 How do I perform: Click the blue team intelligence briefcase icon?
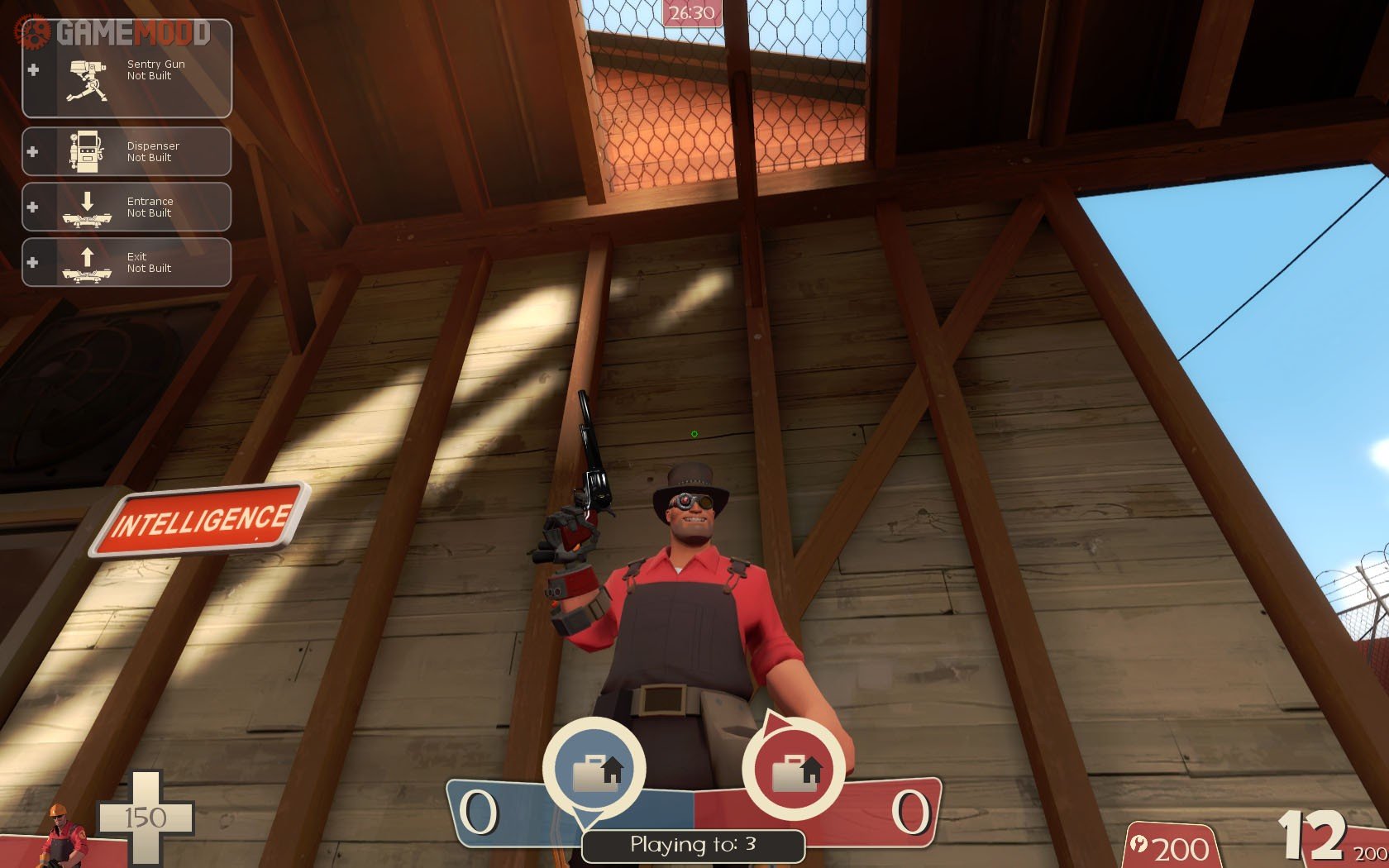595,770
